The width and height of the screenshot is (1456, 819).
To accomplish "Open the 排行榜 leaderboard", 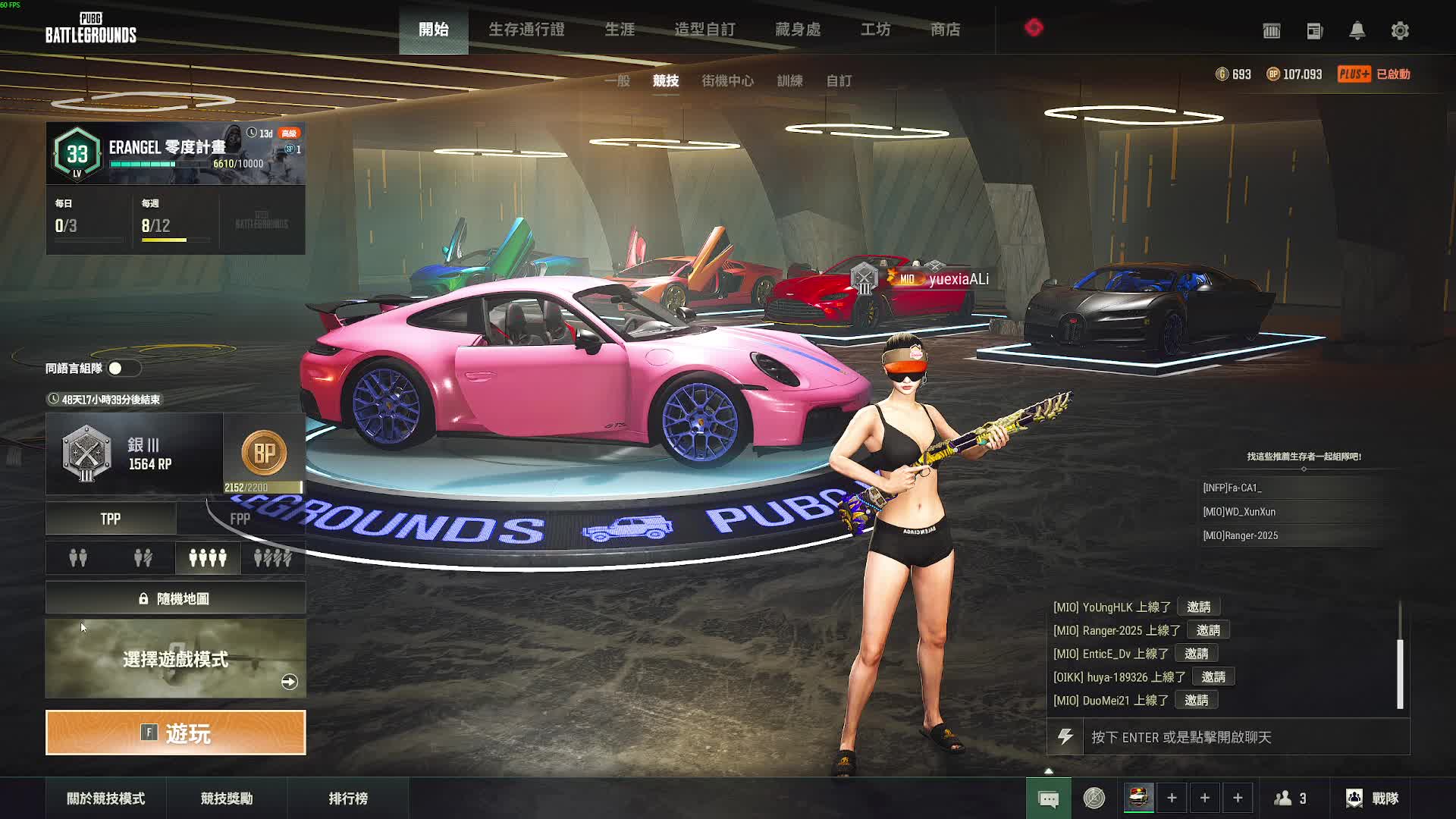I will pos(348,799).
